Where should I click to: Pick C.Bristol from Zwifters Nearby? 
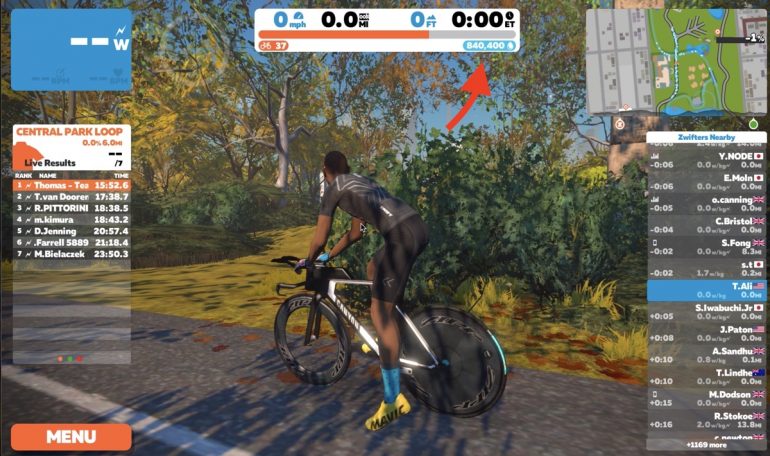coord(707,225)
